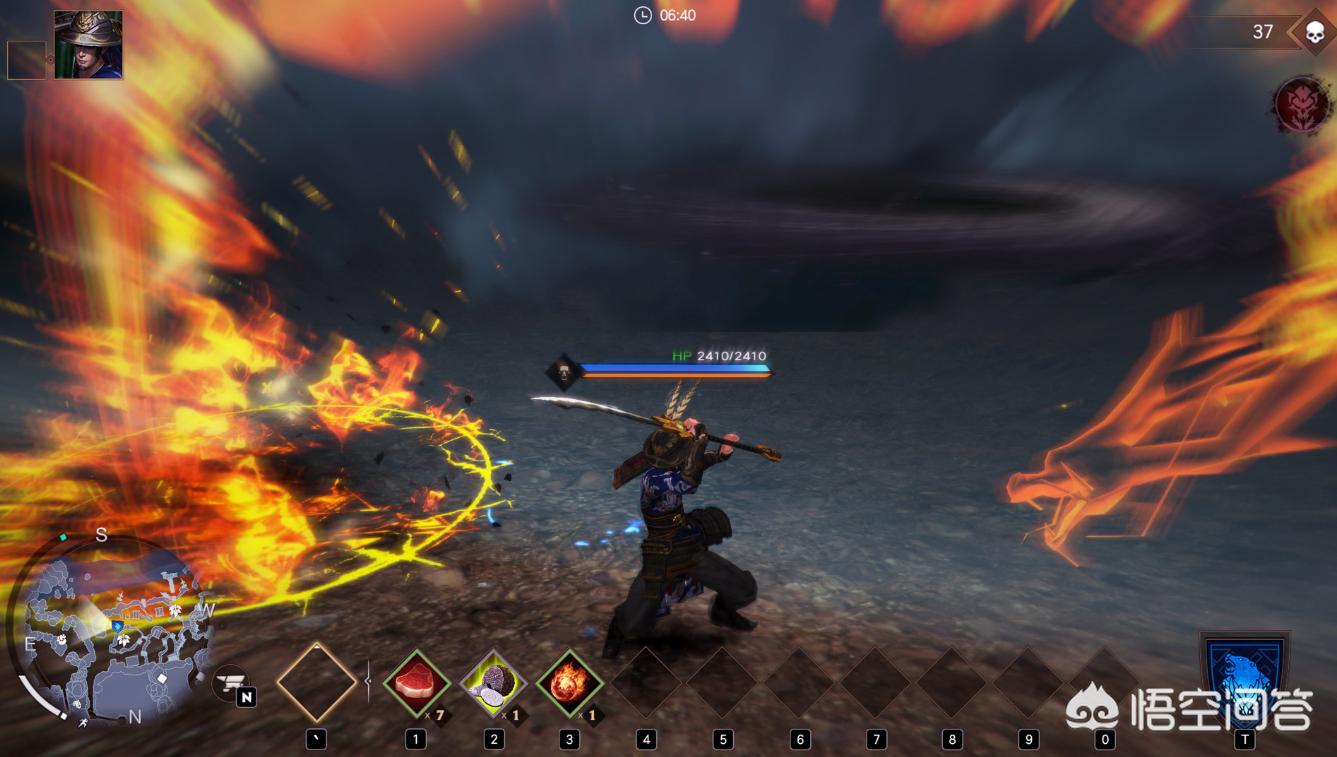Image resolution: width=1337 pixels, height=757 pixels.
Task: Toggle the round weapon icon beside minimap
Action: pos(231,683)
